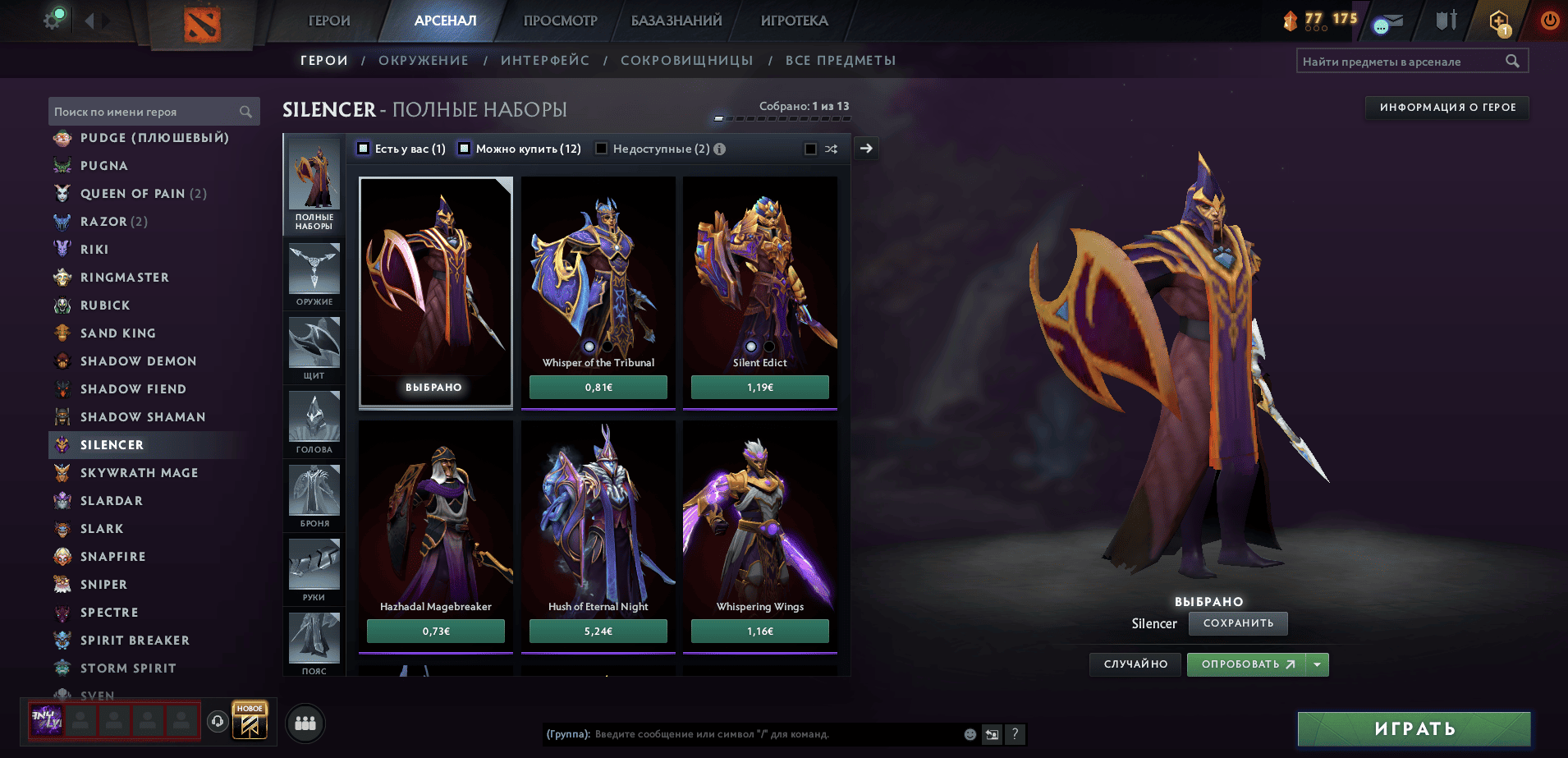The width and height of the screenshot is (1568, 758).
Task: Enable the 'Недоступные (2)' filter
Action: click(x=603, y=149)
